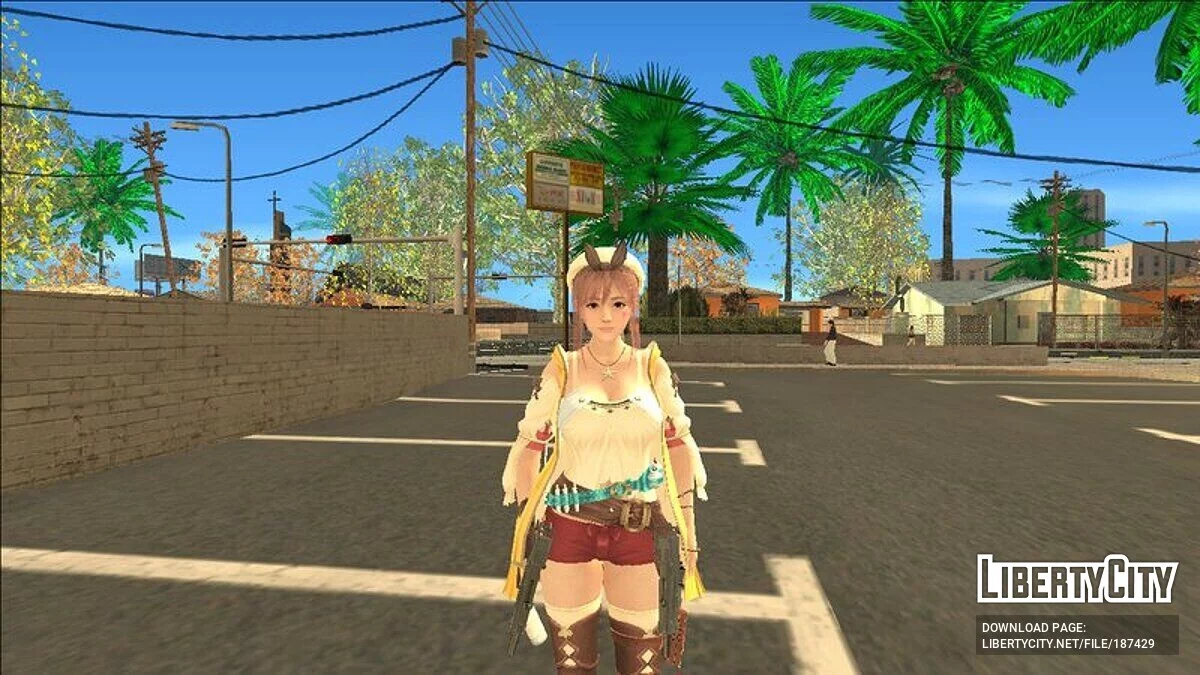Open the libertycity.net/file/187429 download link
Image resolution: width=1200 pixels, height=675 pixels.
[1068, 644]
